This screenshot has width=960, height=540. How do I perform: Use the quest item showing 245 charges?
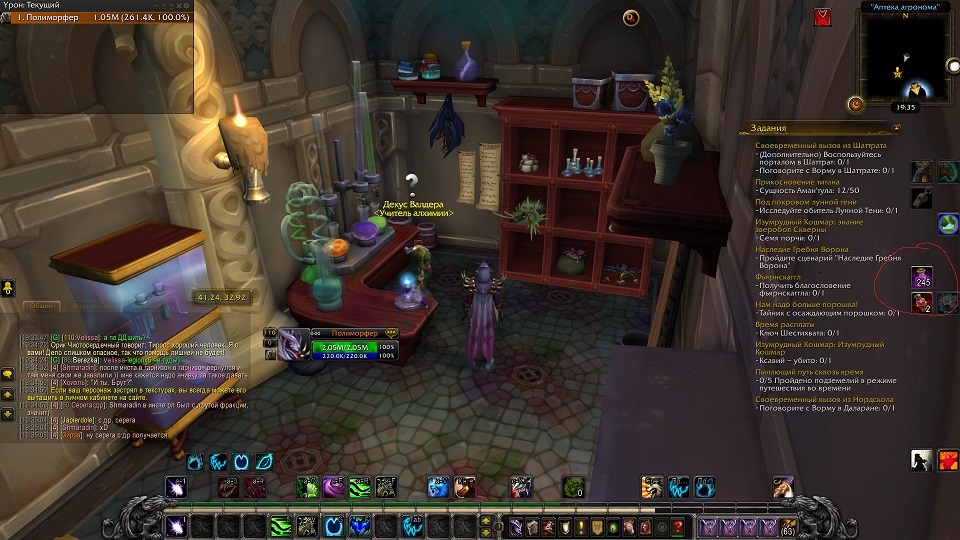tap(922, 277)
